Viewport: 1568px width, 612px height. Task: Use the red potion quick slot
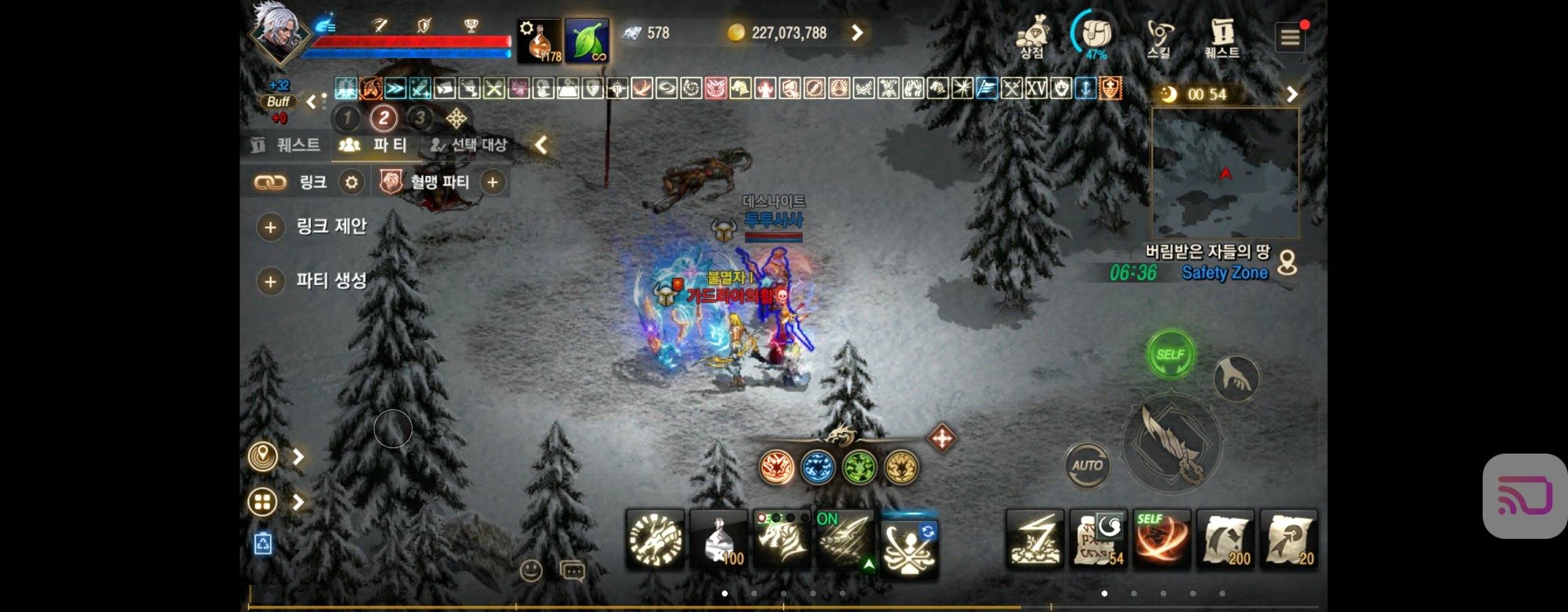540,41
